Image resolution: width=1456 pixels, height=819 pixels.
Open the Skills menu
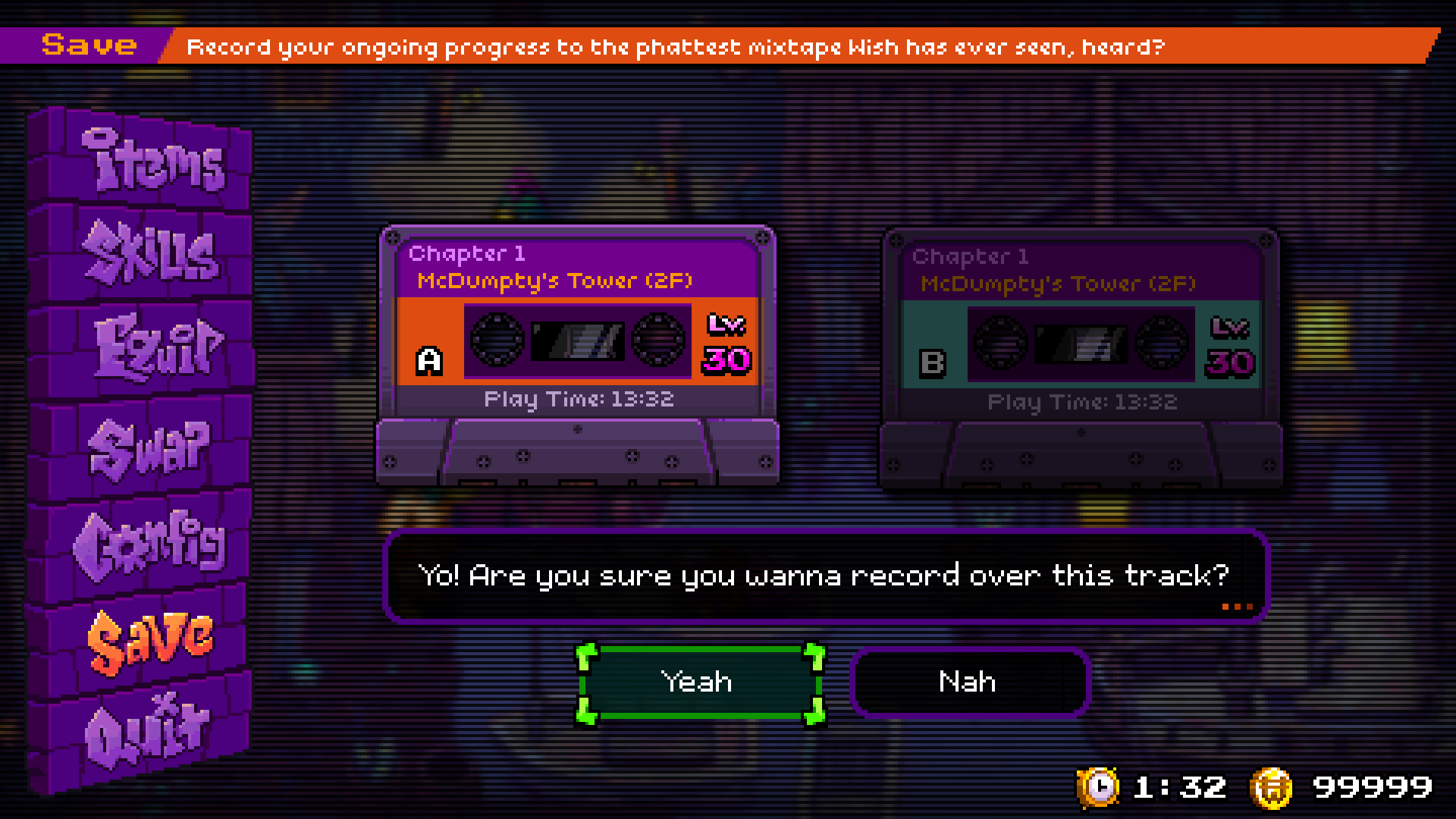(152, 253)
